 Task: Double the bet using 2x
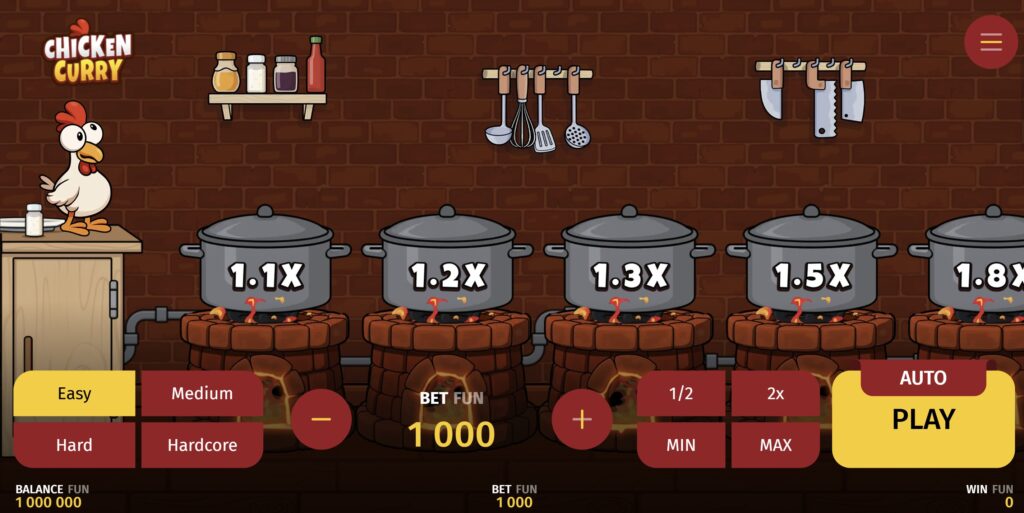(x=775, y=393)
